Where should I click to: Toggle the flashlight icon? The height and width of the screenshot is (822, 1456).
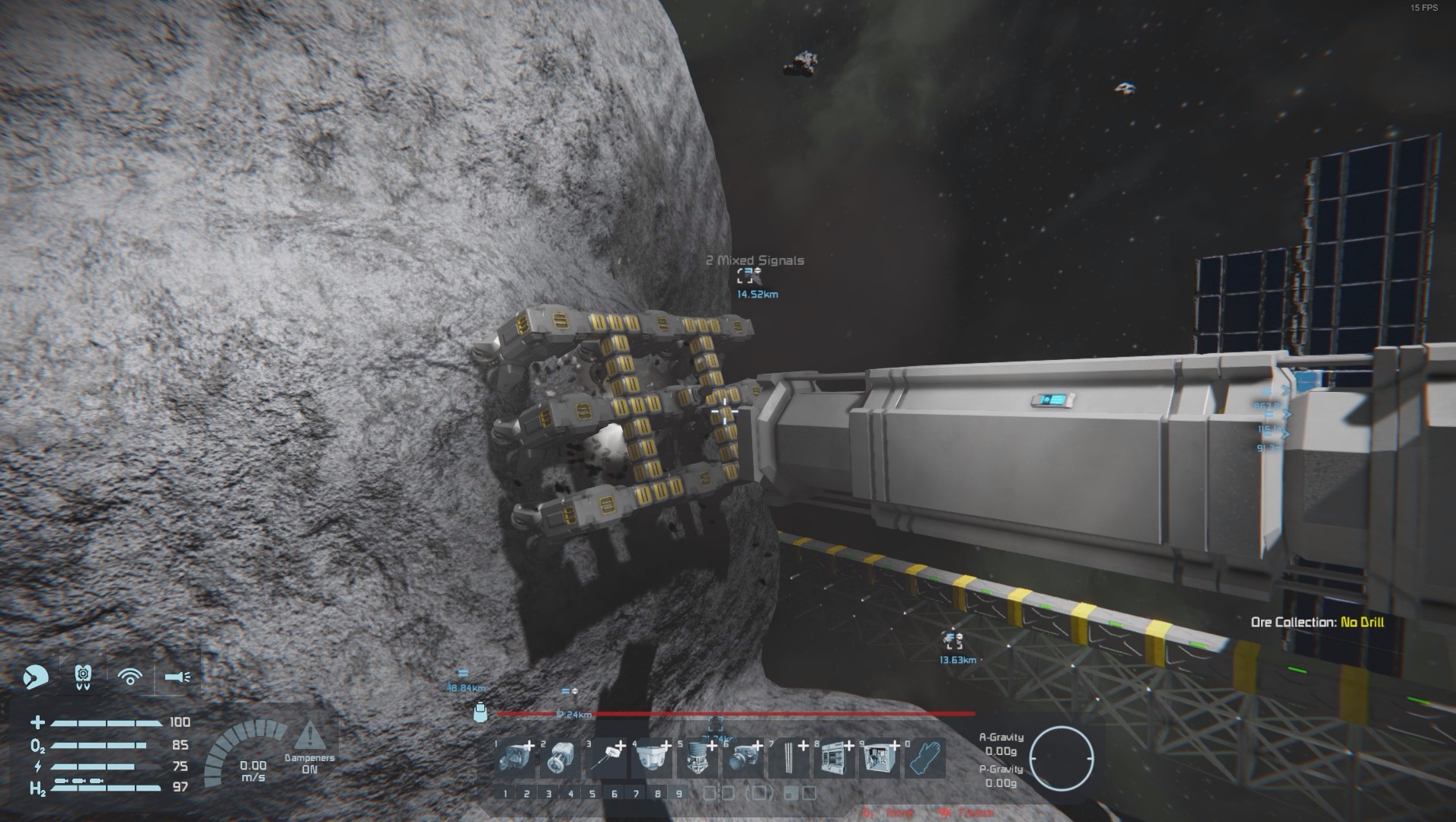click(x=177, y=676)
